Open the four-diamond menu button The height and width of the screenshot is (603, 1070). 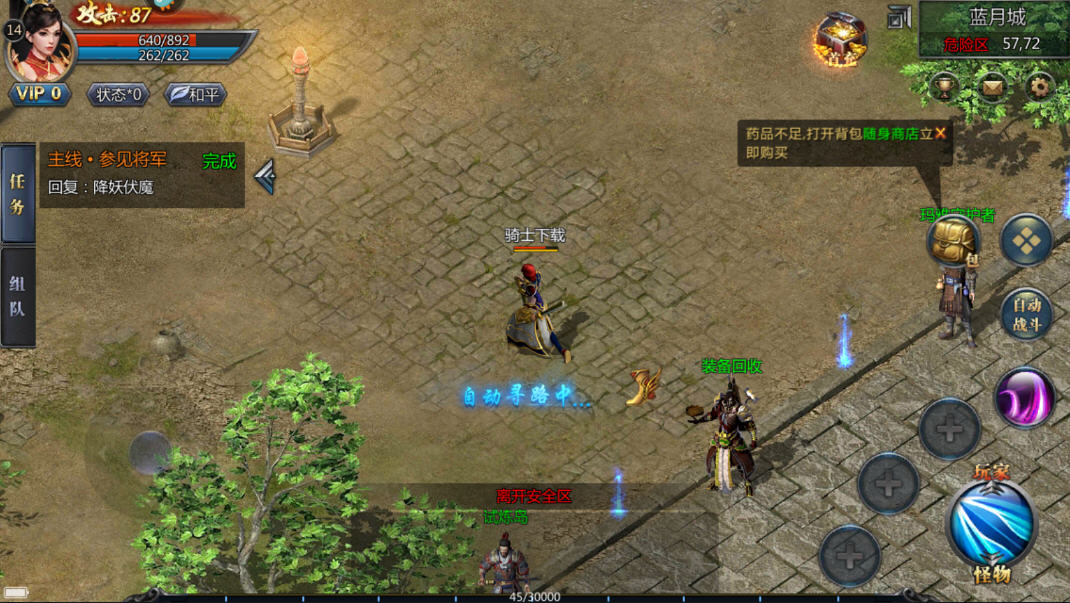(x=1027, y=240)
